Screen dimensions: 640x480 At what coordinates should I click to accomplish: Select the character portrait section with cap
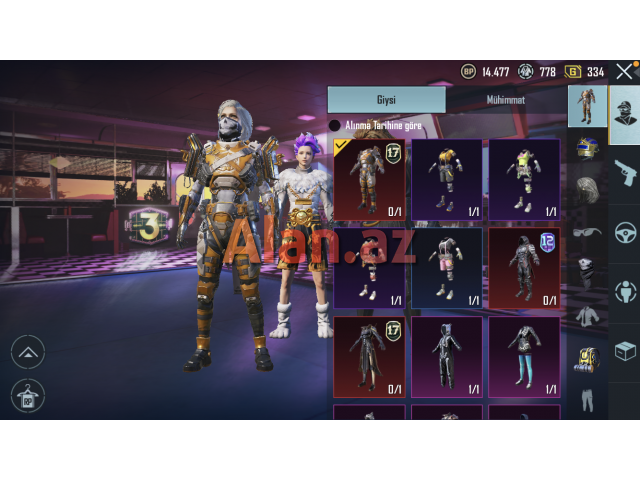(x=625, y=111)
